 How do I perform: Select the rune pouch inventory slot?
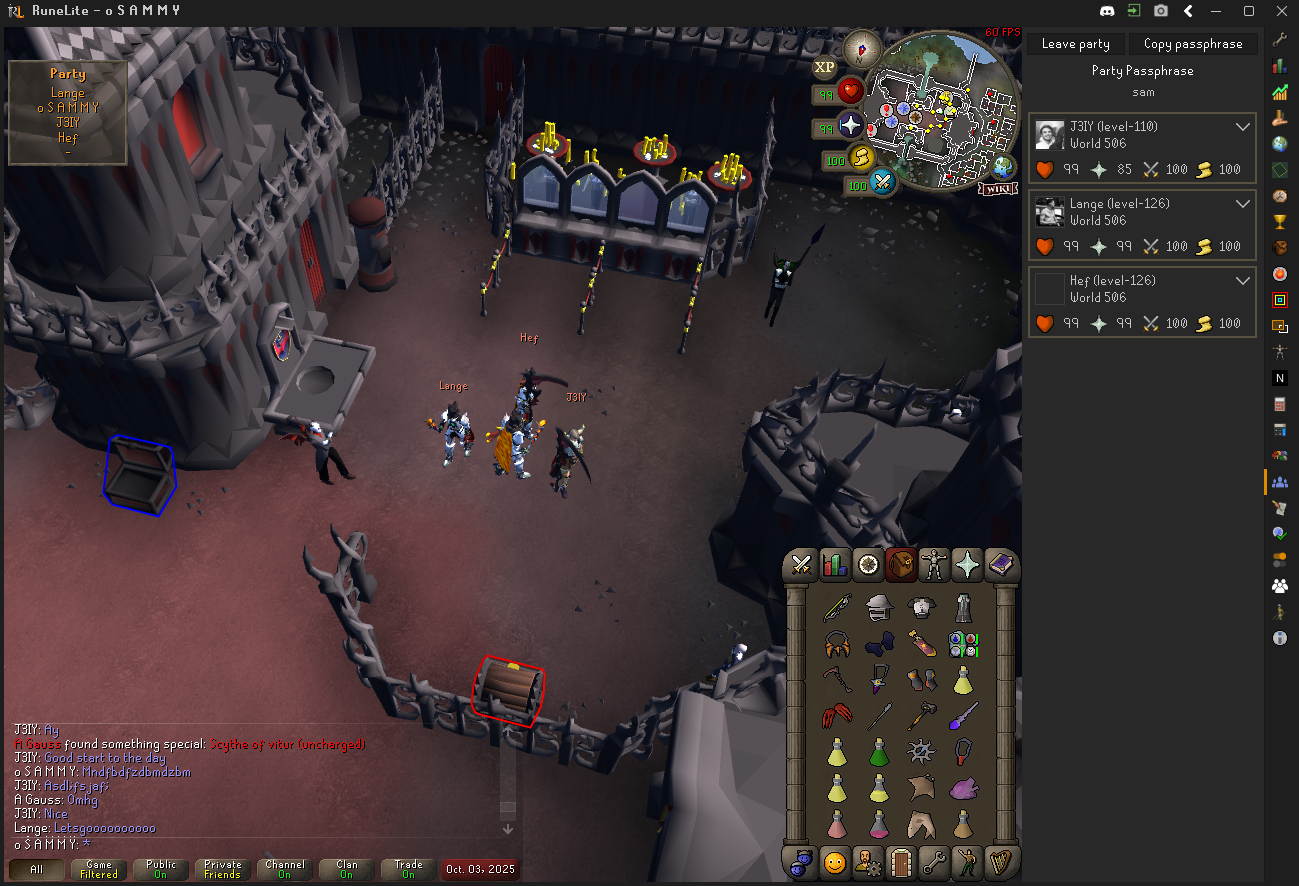coord(963,644)
